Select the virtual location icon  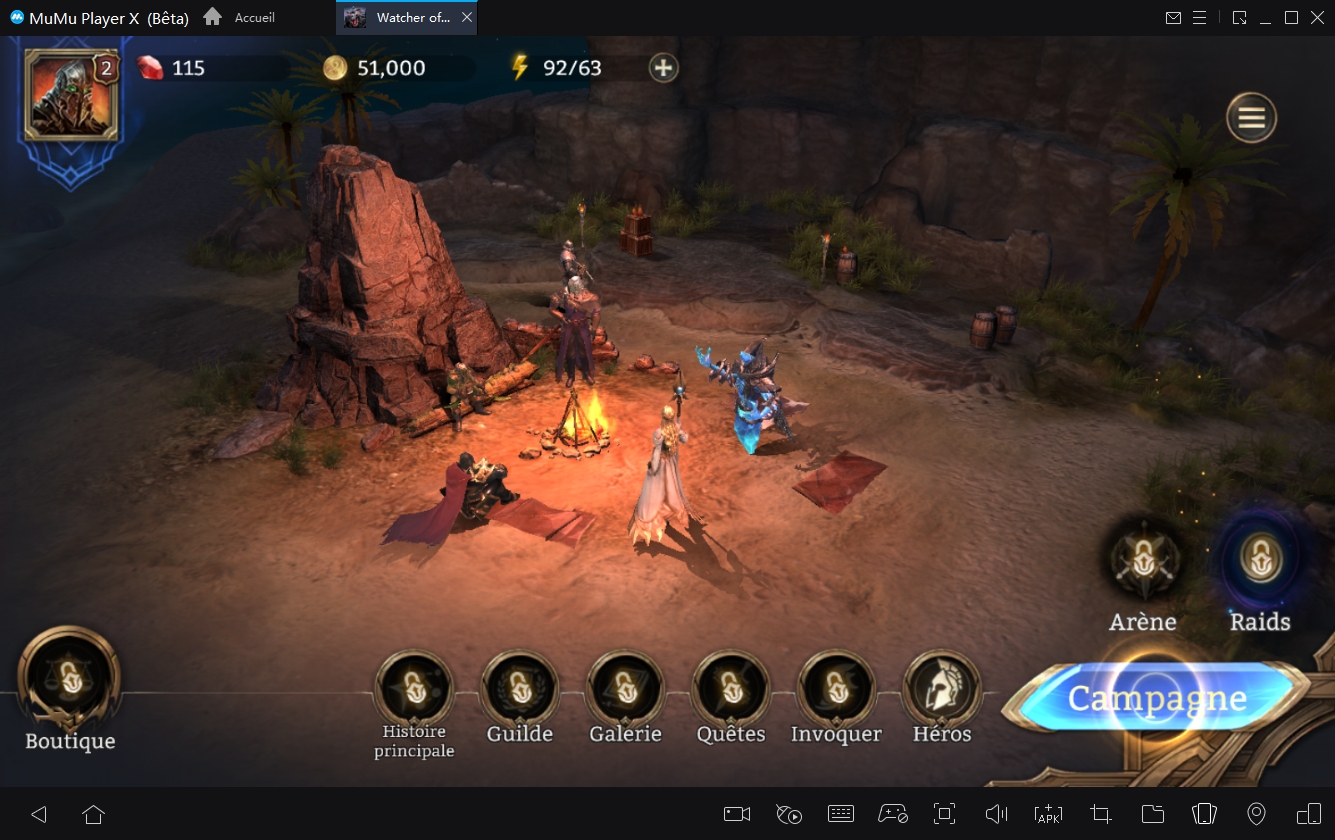click(x=1256, y=813)
